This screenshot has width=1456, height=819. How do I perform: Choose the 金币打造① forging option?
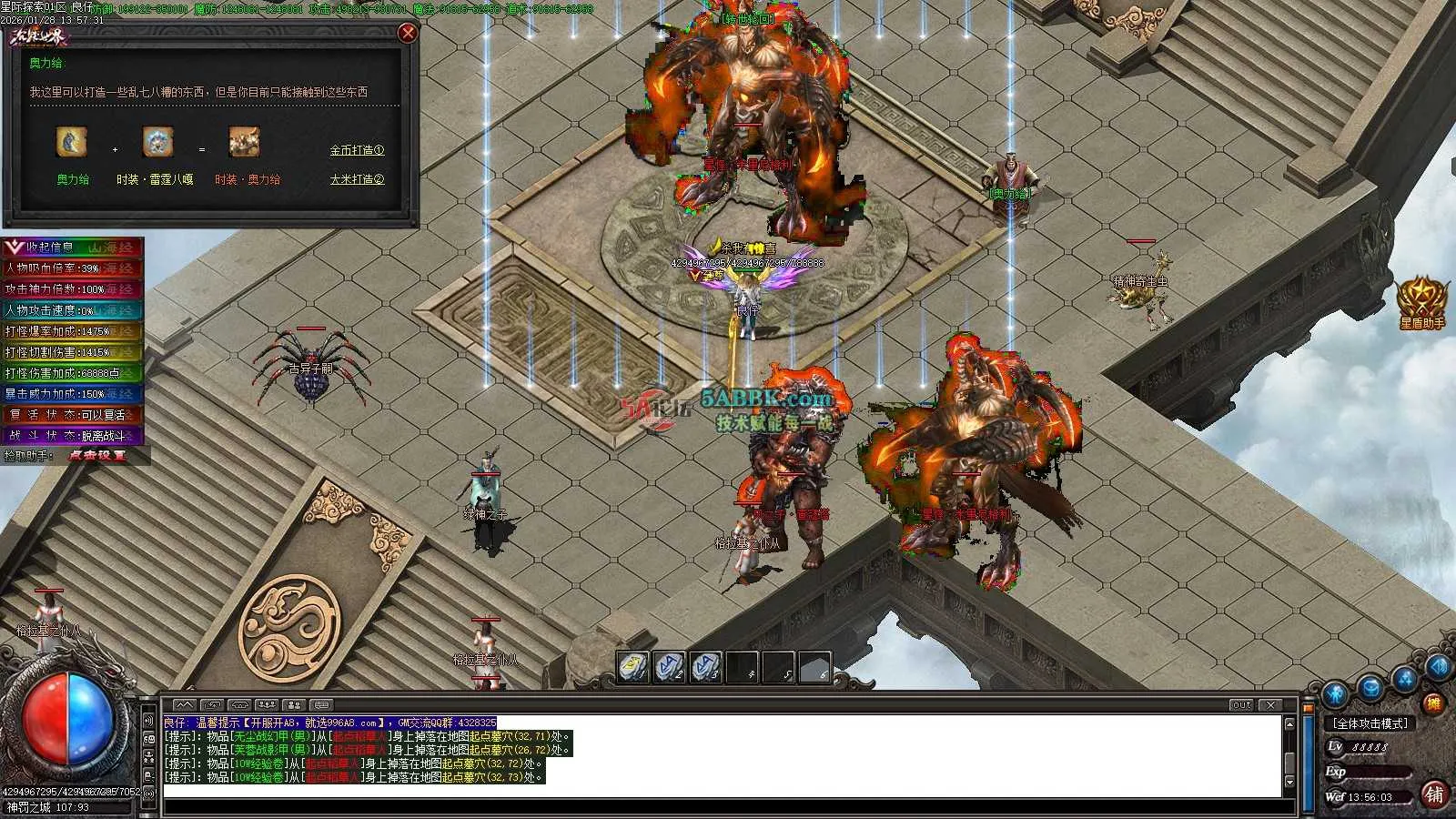pyautogui.click(x=357, y=150)
